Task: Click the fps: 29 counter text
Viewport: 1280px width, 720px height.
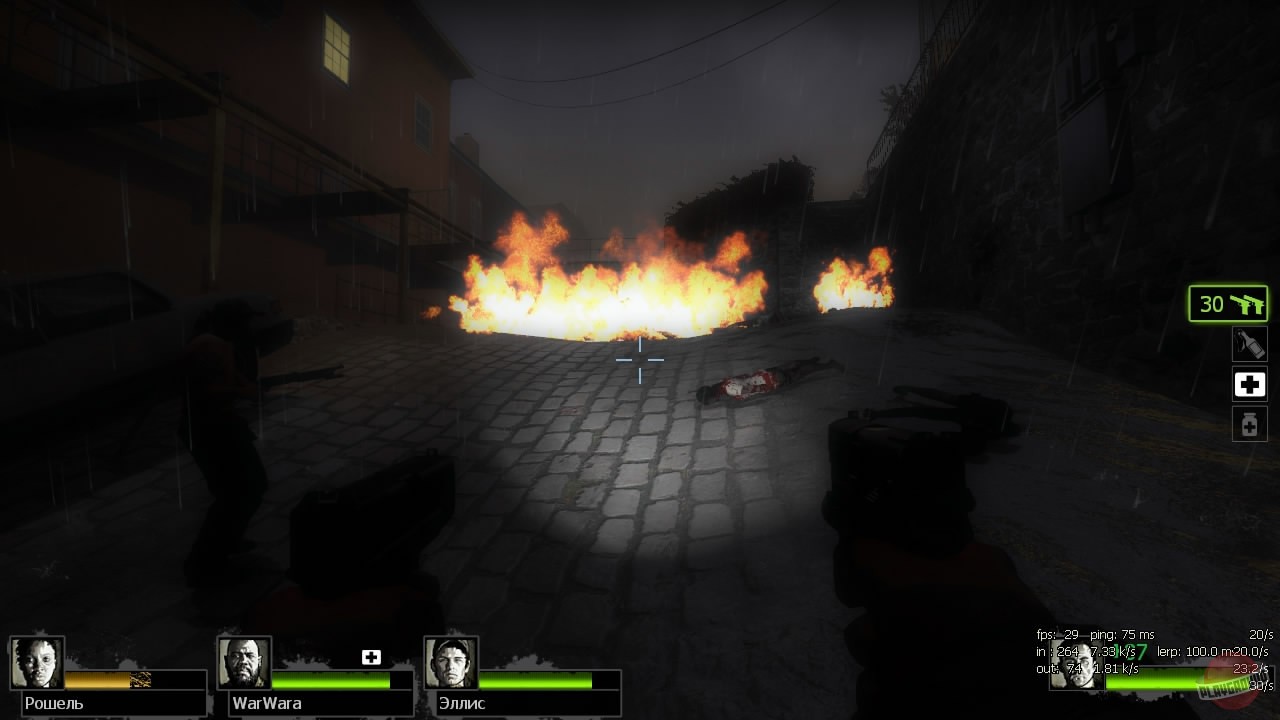Action: (x=1057, y=634)
